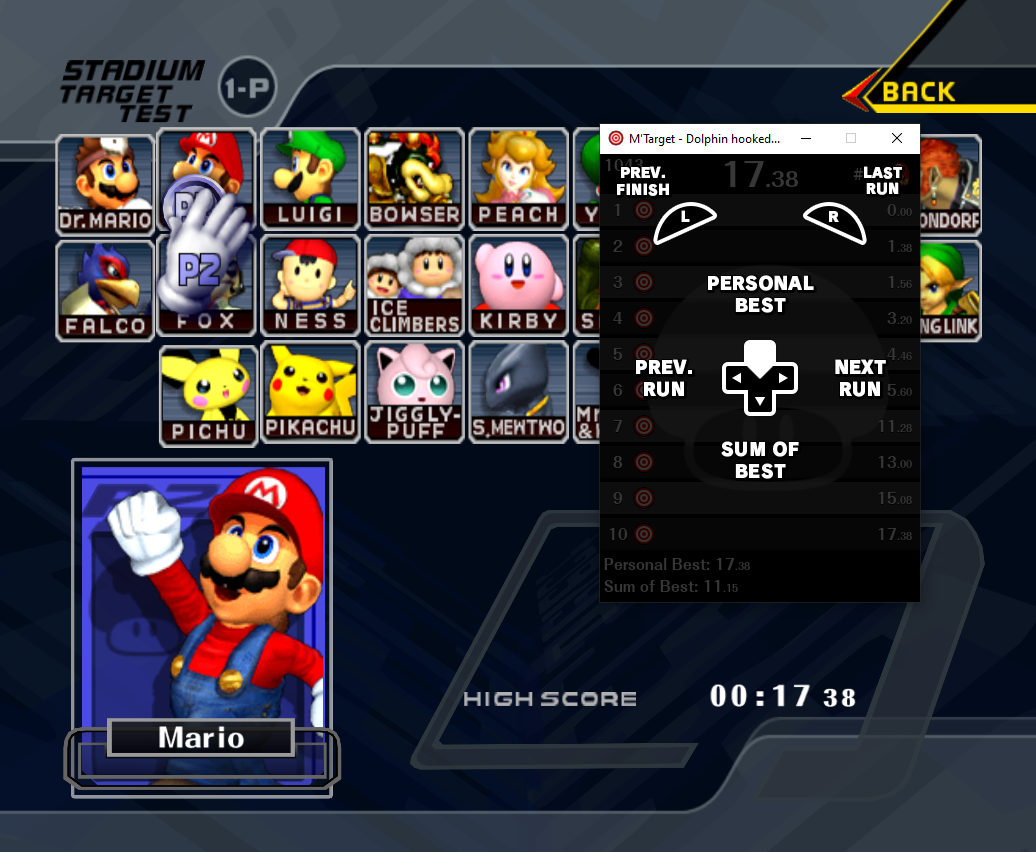This screenshot has width=1036, height=852.
Task: Select Pichu character tile
Action: point(208,394)
